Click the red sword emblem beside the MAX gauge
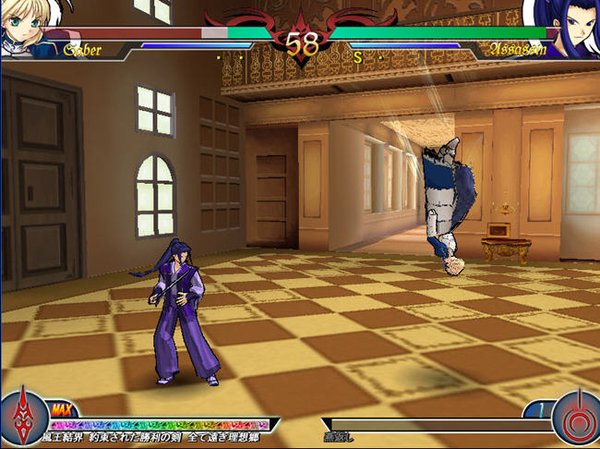600x449 pixels. (x=22, y=414)
